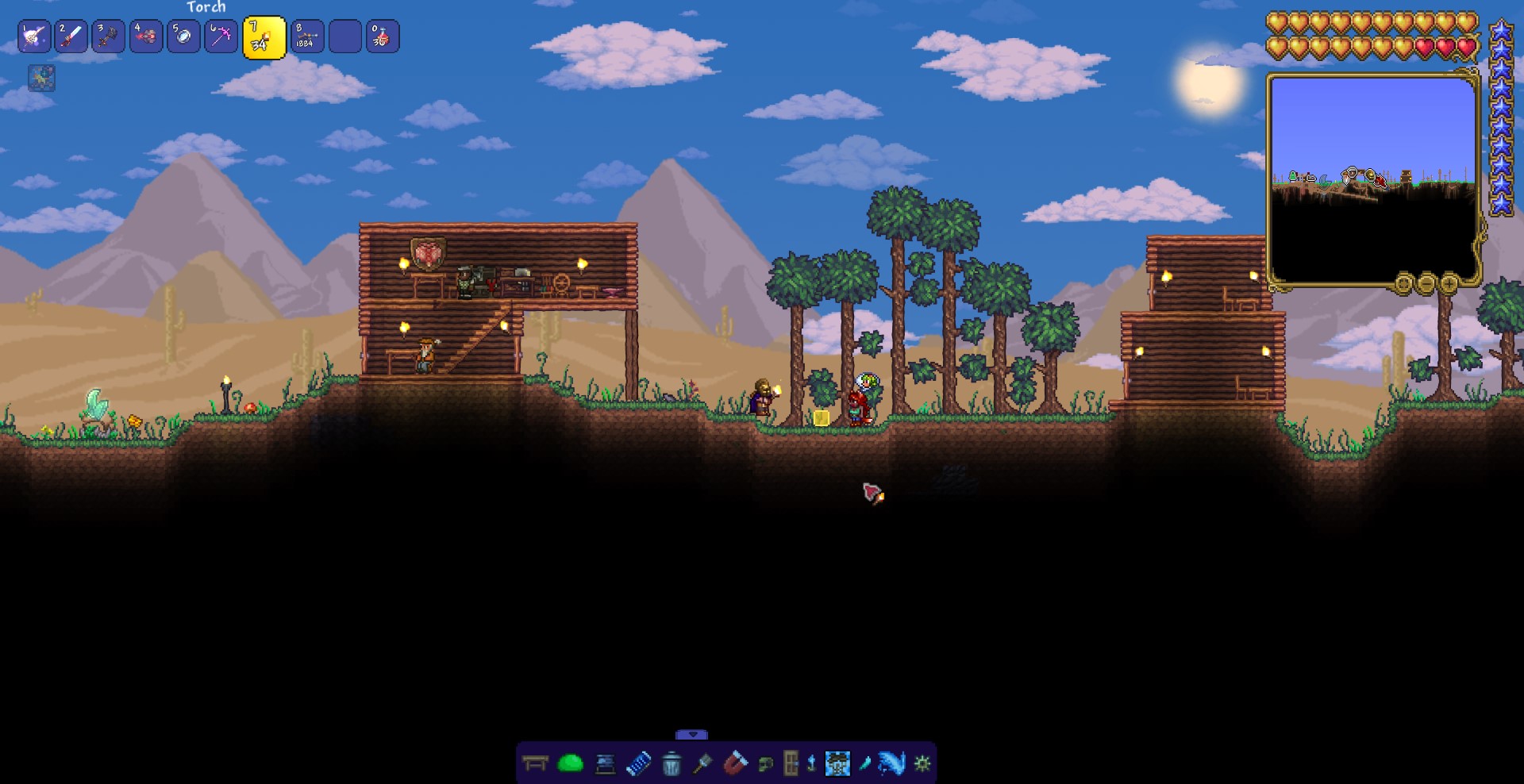Zoom out the minimap with minus button
This screenshot has height=784, width=1524.
pos(1426,283)
